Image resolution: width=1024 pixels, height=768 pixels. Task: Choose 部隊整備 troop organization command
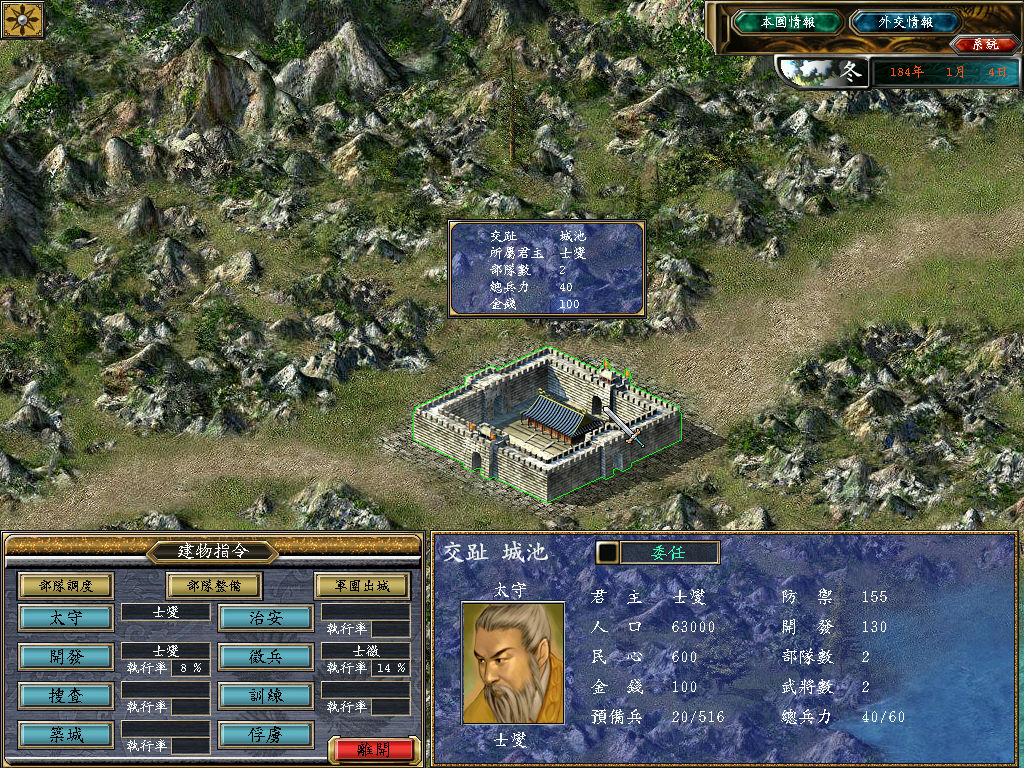click(x=213, y=585)
